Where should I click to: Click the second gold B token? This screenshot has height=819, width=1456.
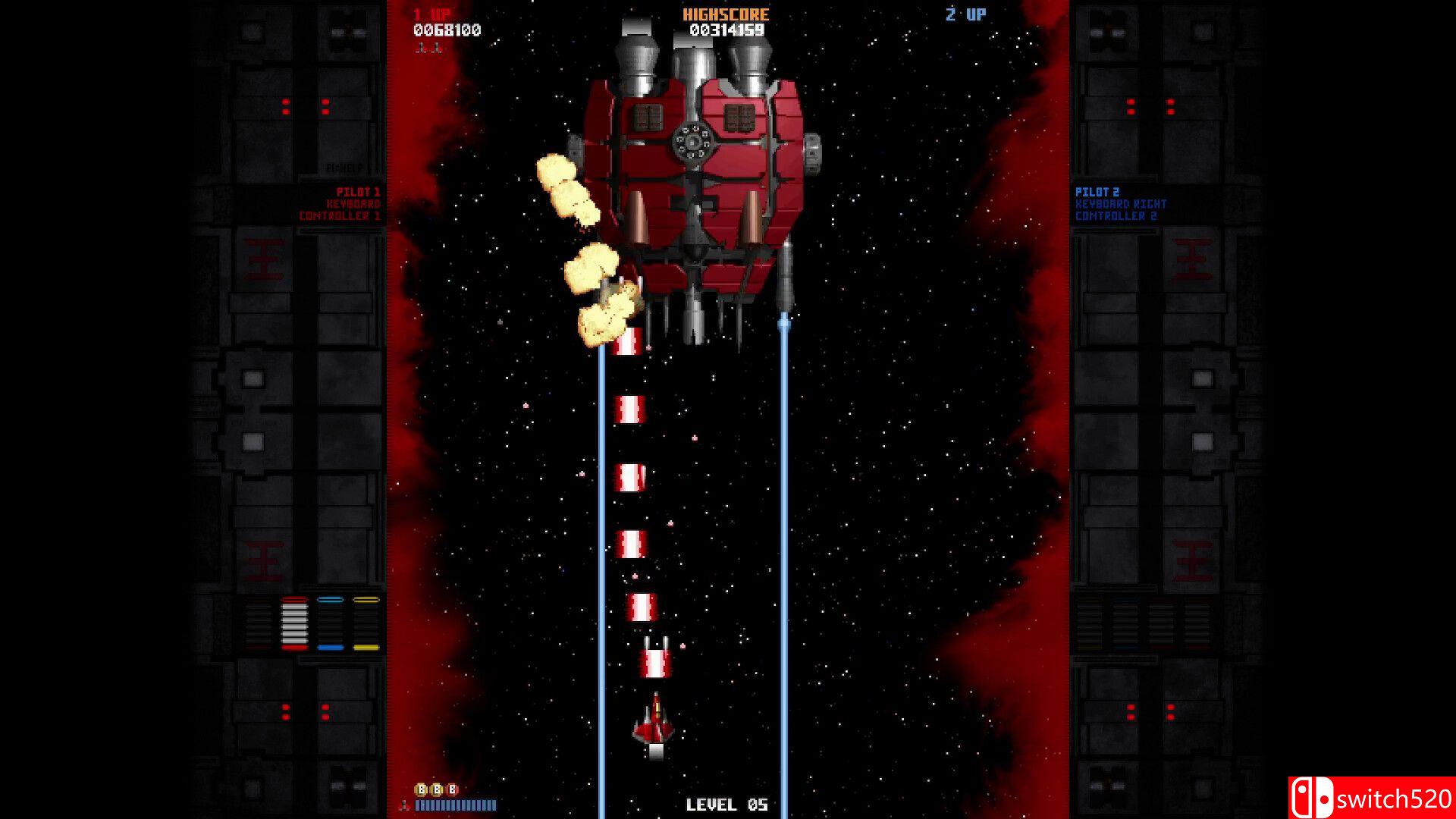click(437, 789)
